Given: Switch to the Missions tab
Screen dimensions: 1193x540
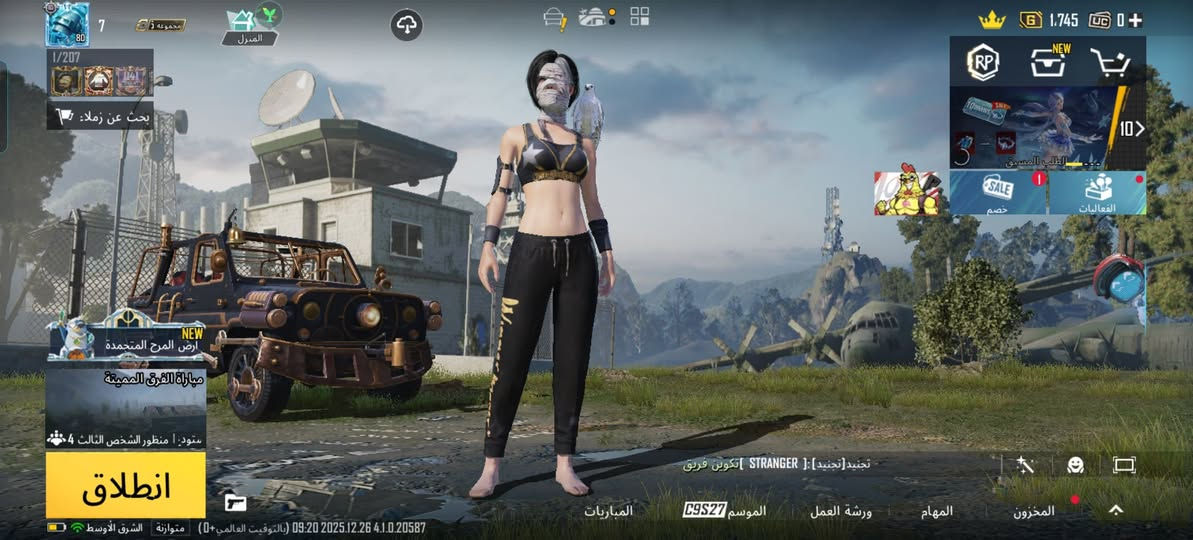Looking at the screenshot, I should pos(937,511).
